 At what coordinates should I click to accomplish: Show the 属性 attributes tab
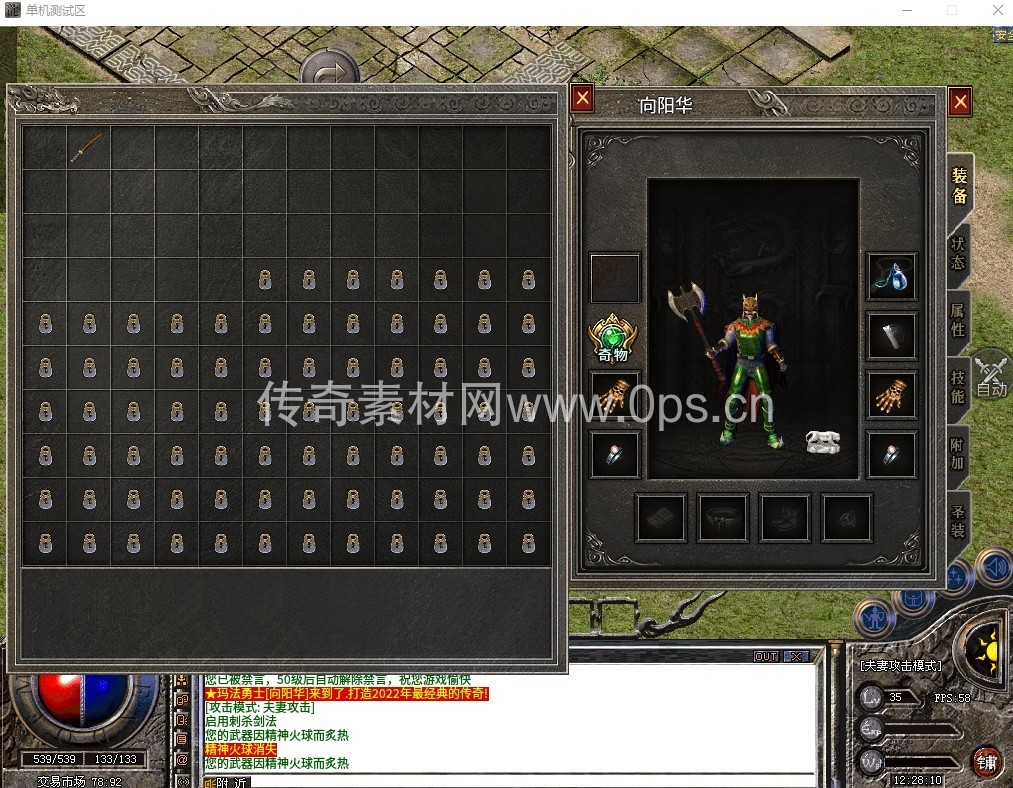tap(957, 318)
